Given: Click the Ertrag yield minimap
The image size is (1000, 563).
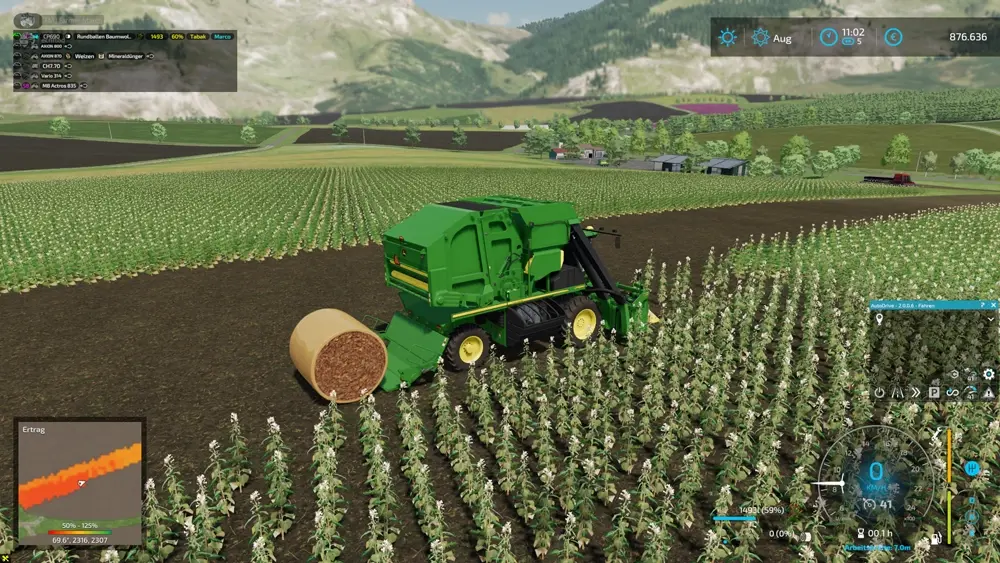Looking at the screenshot, I should [80, 480].
